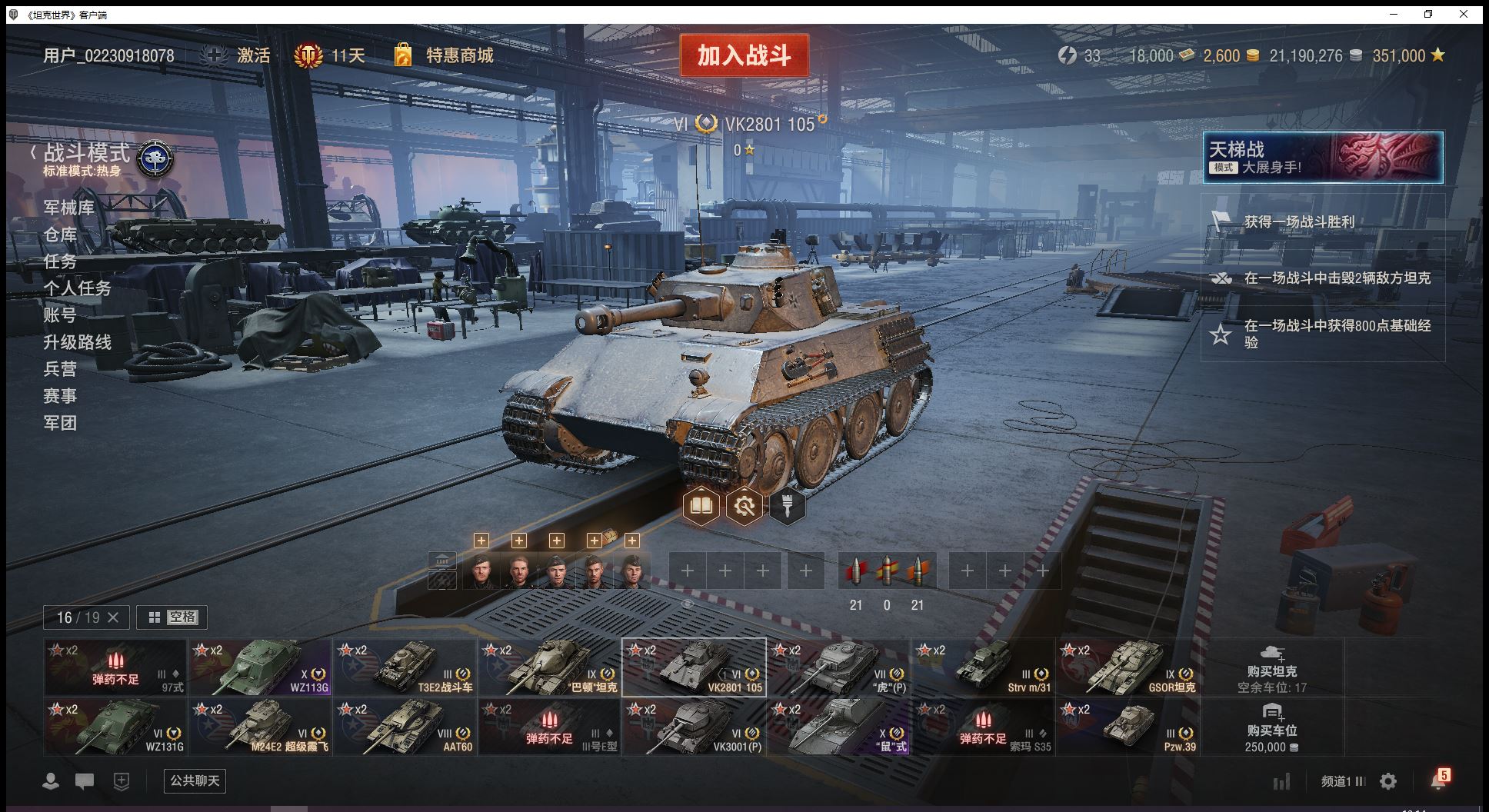Change 战斗模式 battle mode selector

tap(100, 158)
